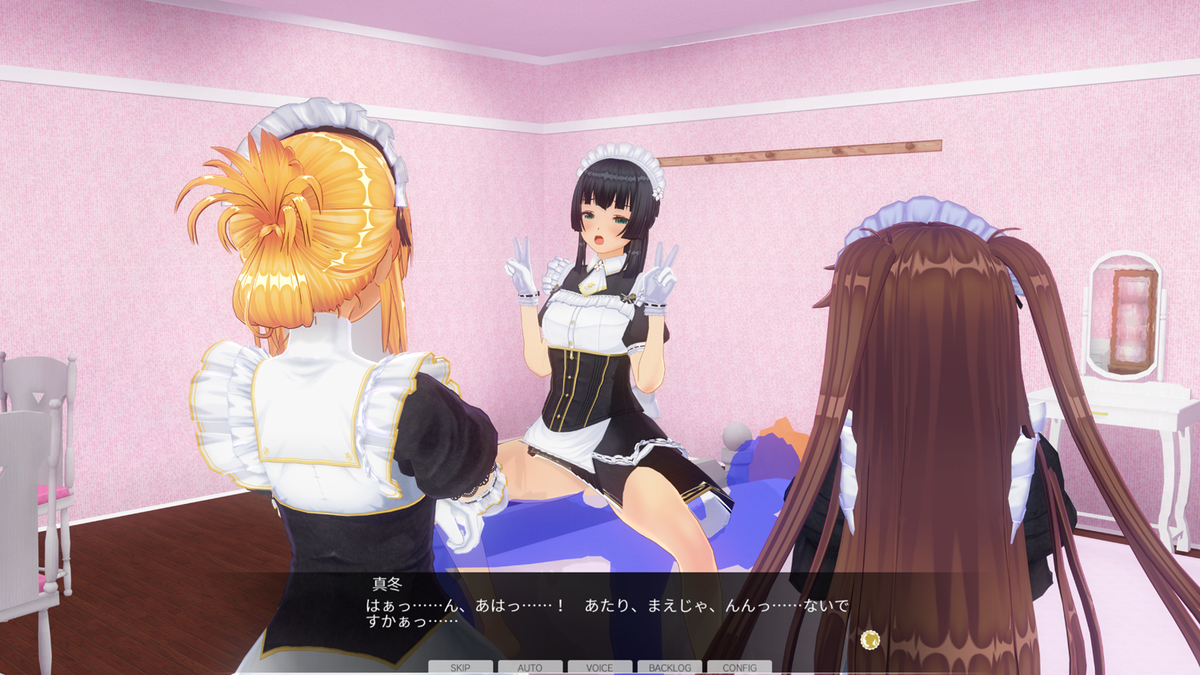Enable AUTO text advance
This screenshot has height=675, width=1200.
point(530,667)
